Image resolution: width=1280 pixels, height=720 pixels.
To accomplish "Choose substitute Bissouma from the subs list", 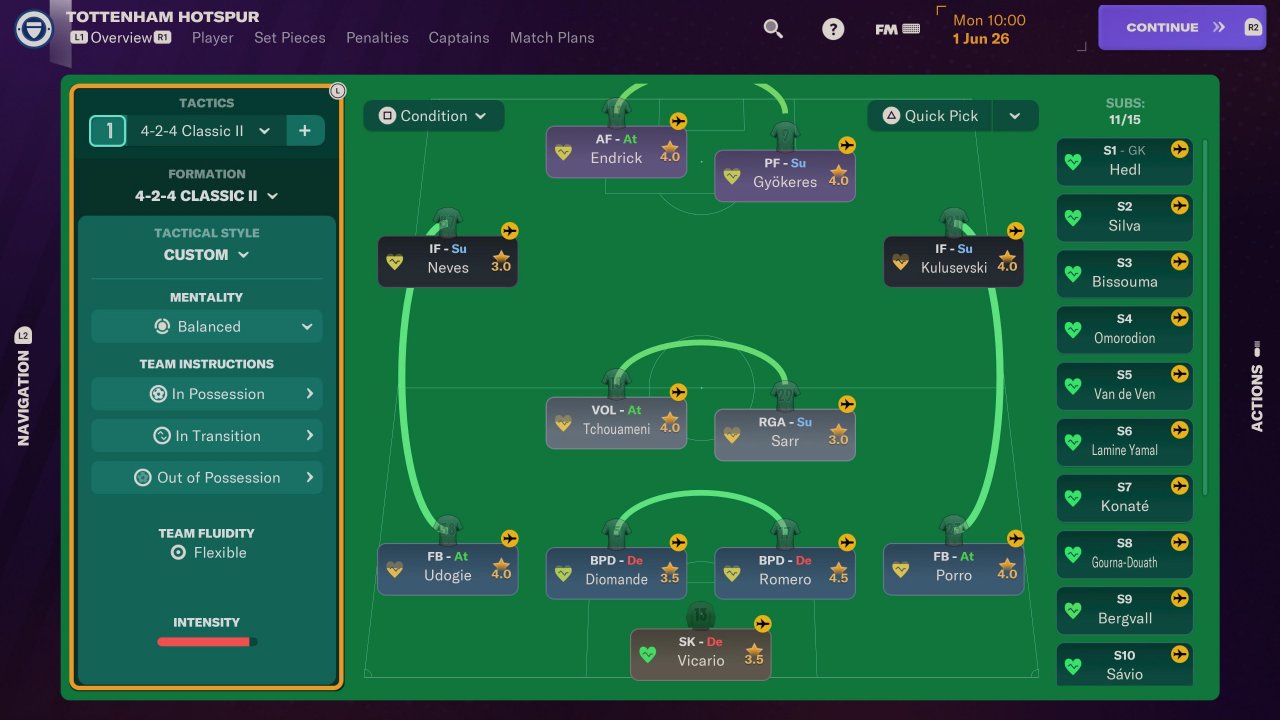I will coord(1124,274).
